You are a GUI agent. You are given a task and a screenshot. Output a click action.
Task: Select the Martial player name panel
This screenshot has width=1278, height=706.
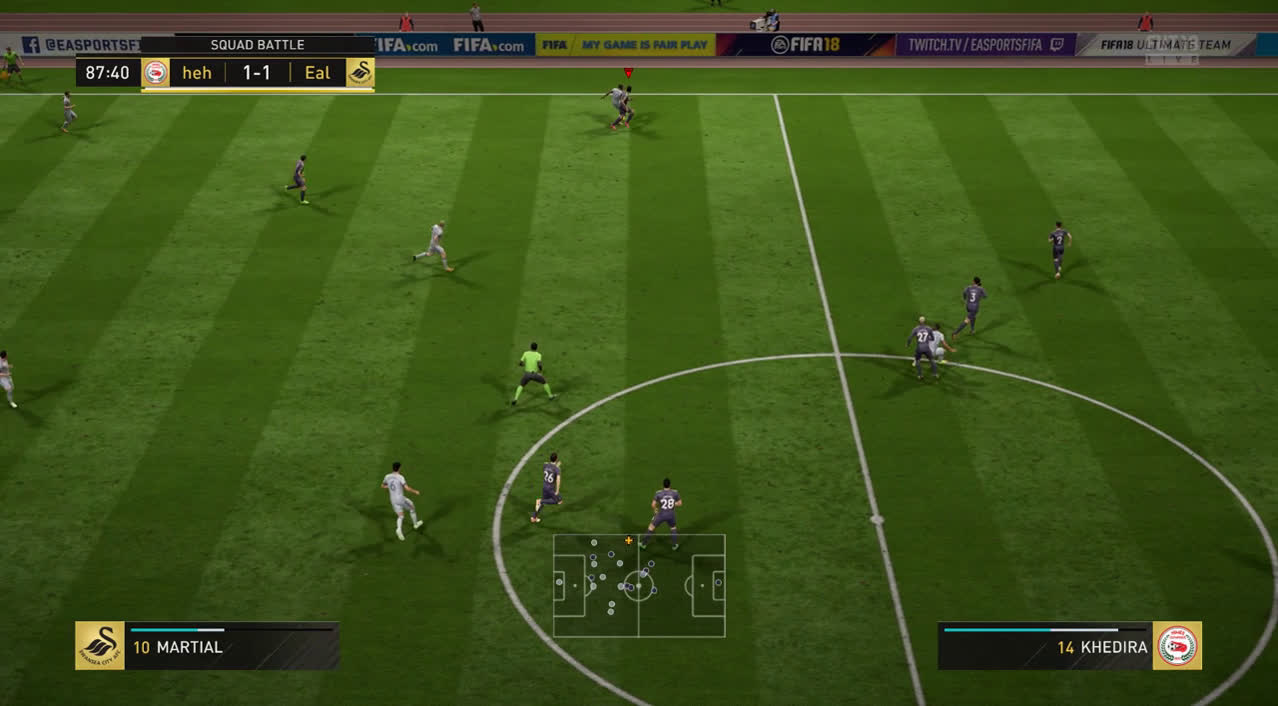(232, 646)
